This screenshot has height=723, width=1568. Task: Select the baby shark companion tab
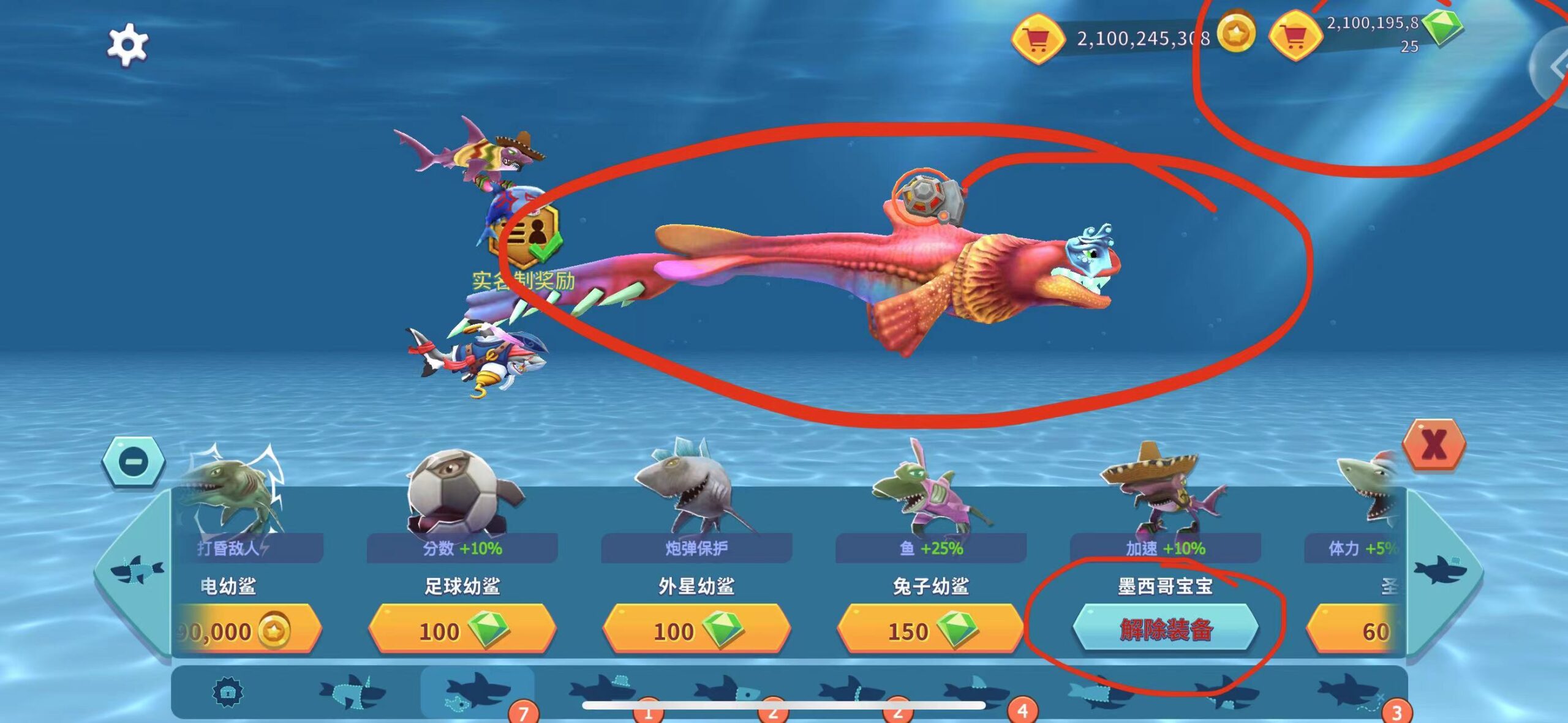pos(477,692)
